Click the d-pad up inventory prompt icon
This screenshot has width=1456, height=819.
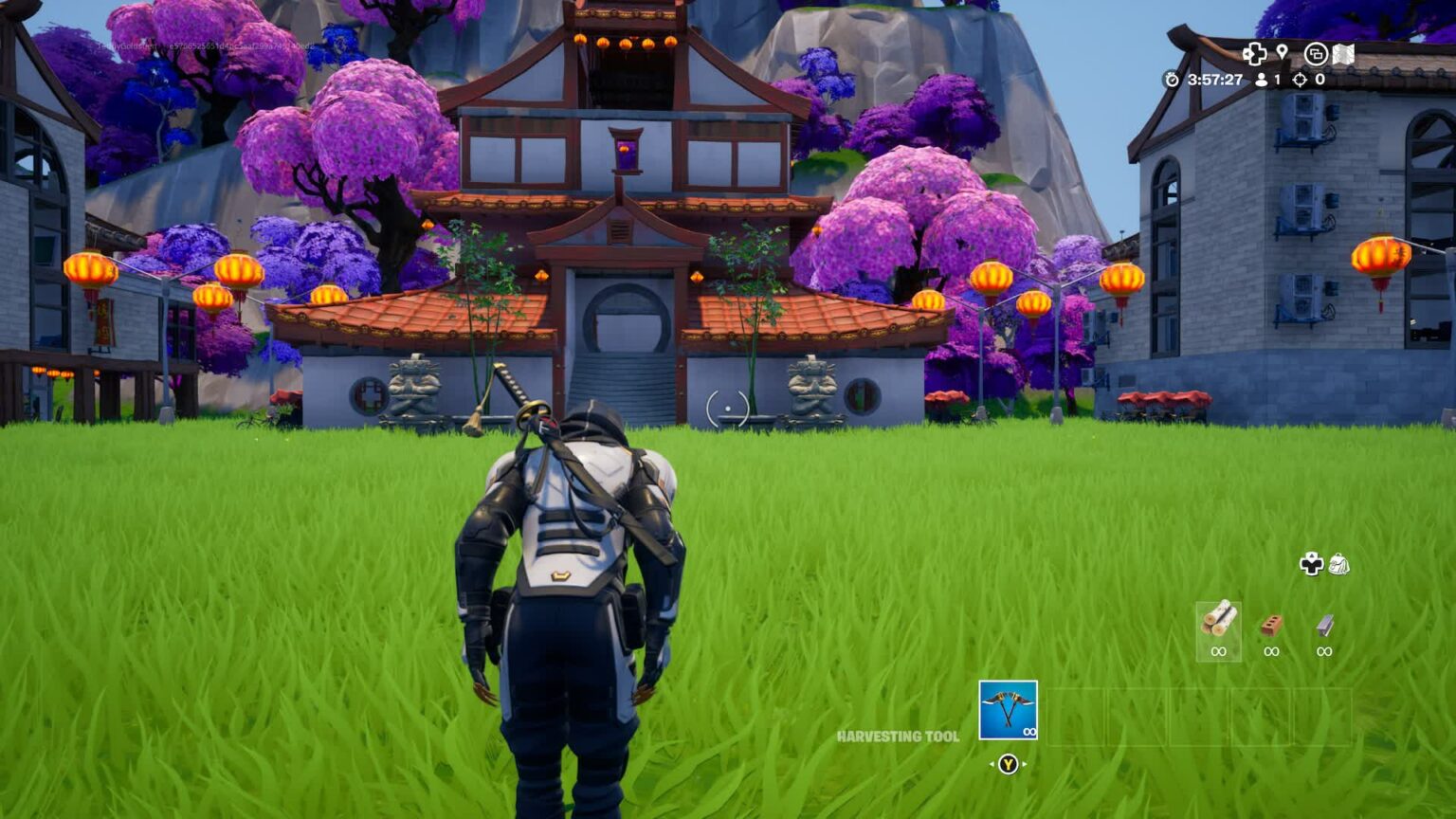click(1312, 564)
